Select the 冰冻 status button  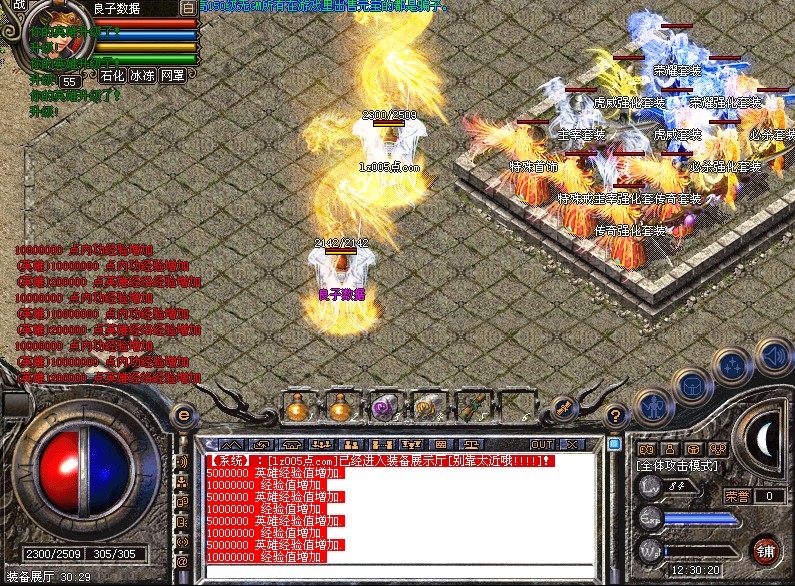click(142, 75)
